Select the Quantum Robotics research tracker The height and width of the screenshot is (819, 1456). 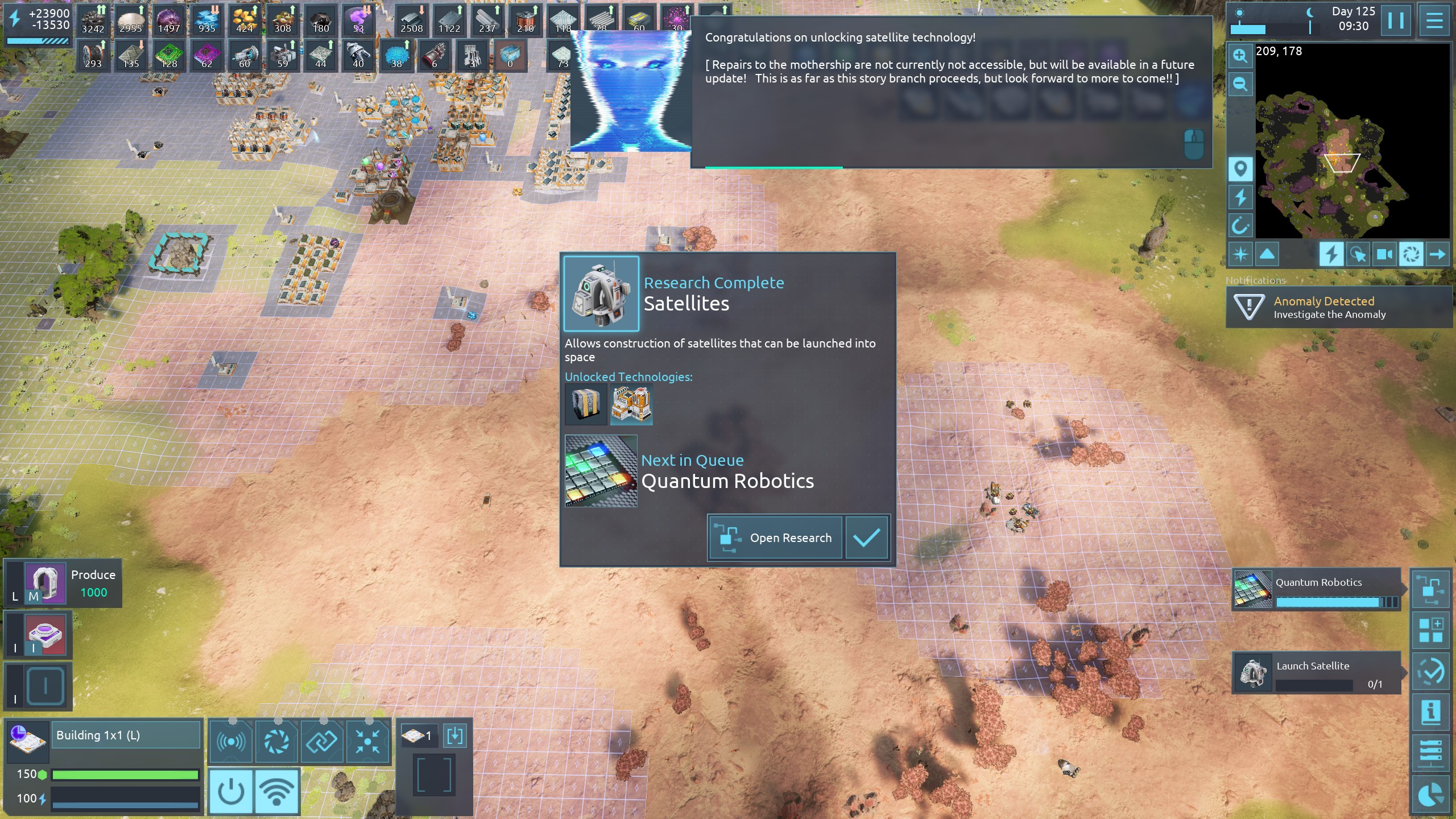pyautogui.click(x=1316, y=589)
